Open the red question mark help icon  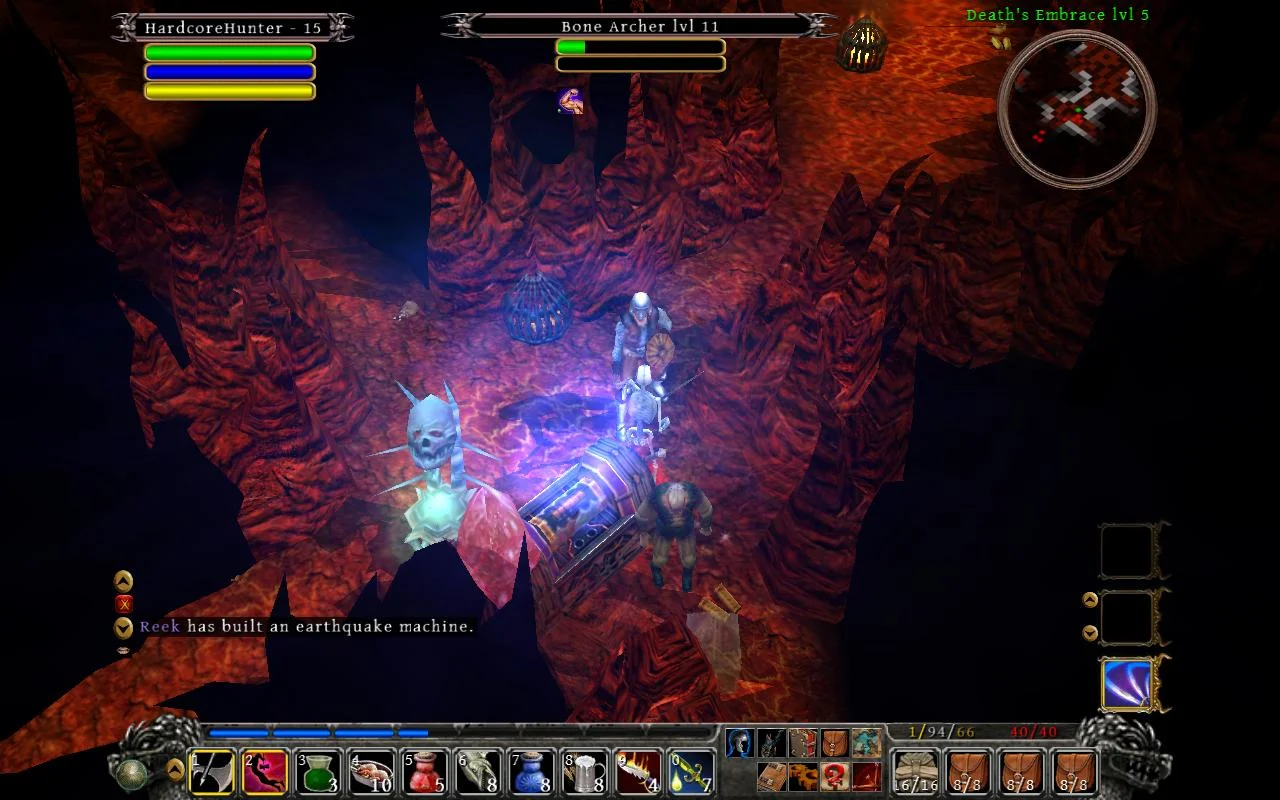(x=835, y=777)
